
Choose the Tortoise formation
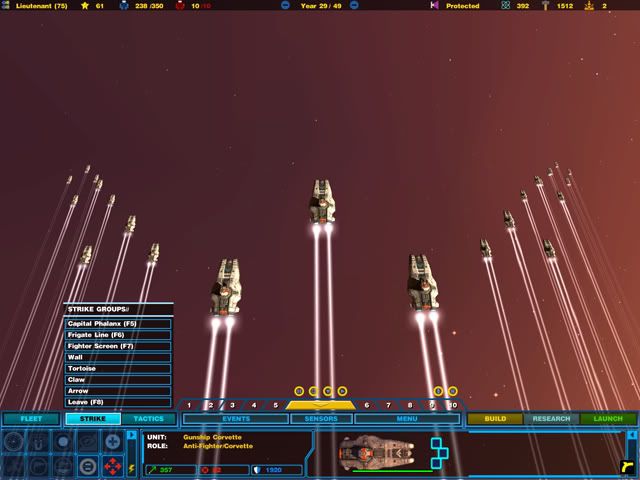click(118, 368)
